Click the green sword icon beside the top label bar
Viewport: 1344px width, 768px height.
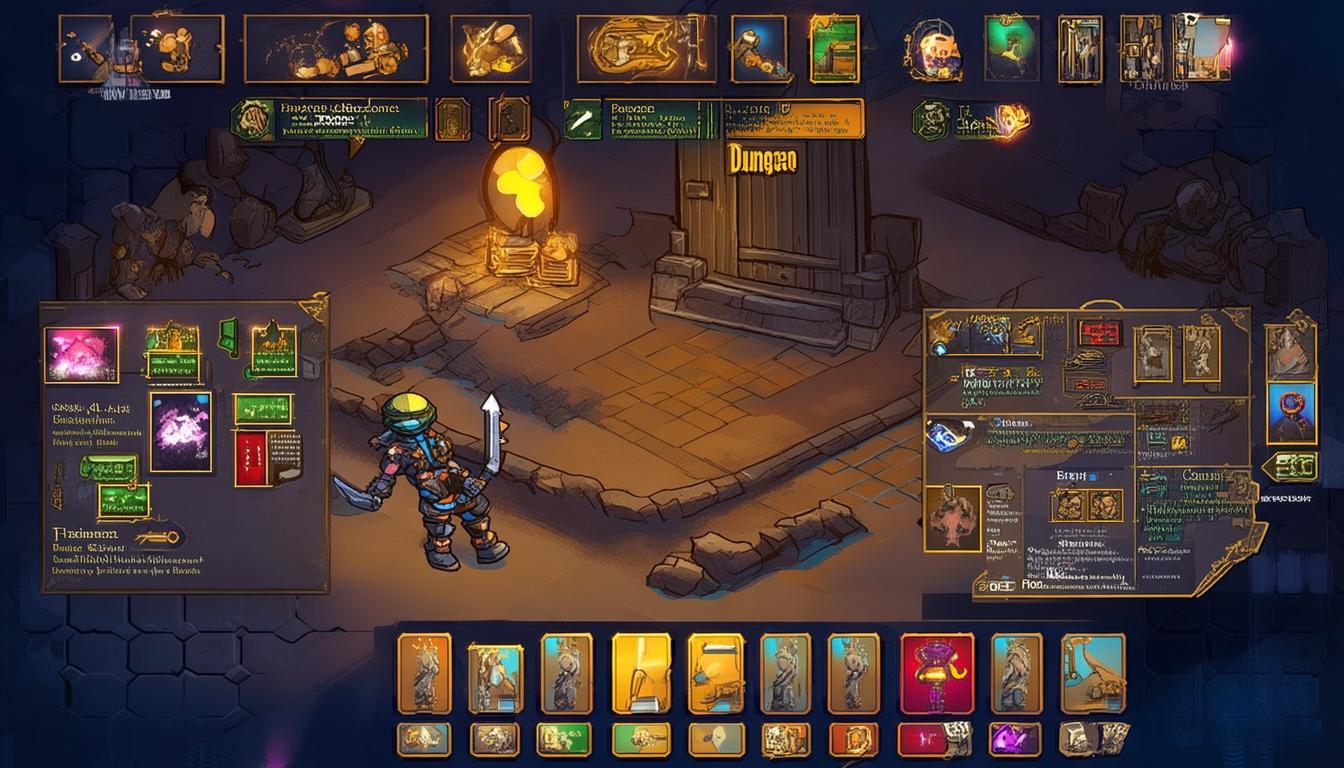(x=582, y=119)
